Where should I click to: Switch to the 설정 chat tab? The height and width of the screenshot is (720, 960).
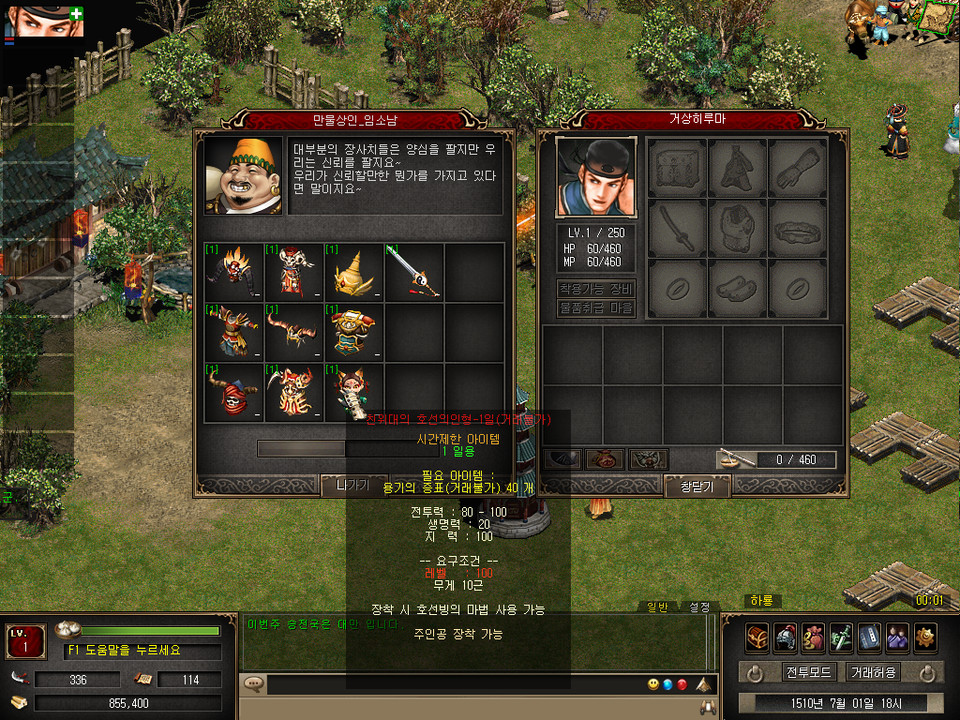(x=699, y=607)
